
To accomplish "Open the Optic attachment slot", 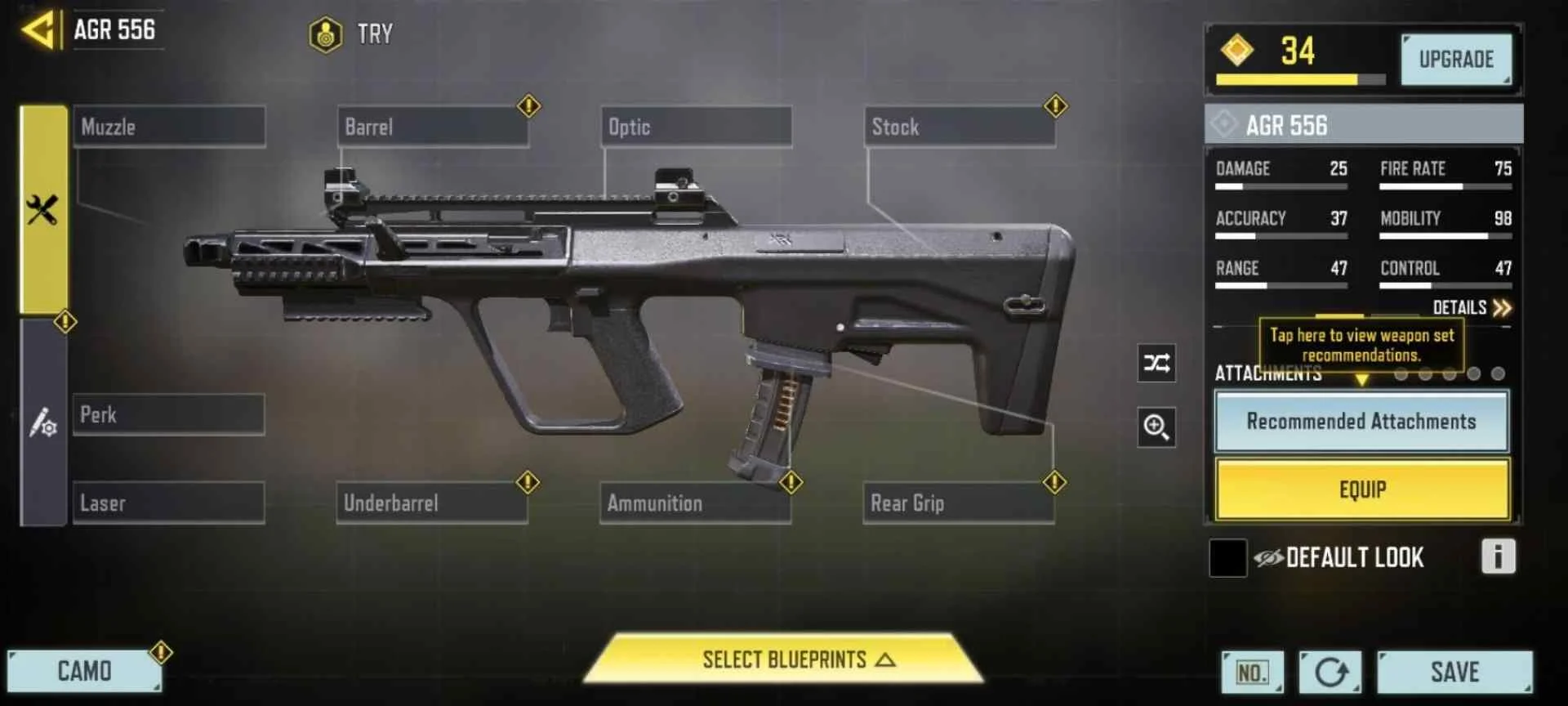I will pos(695,127).
